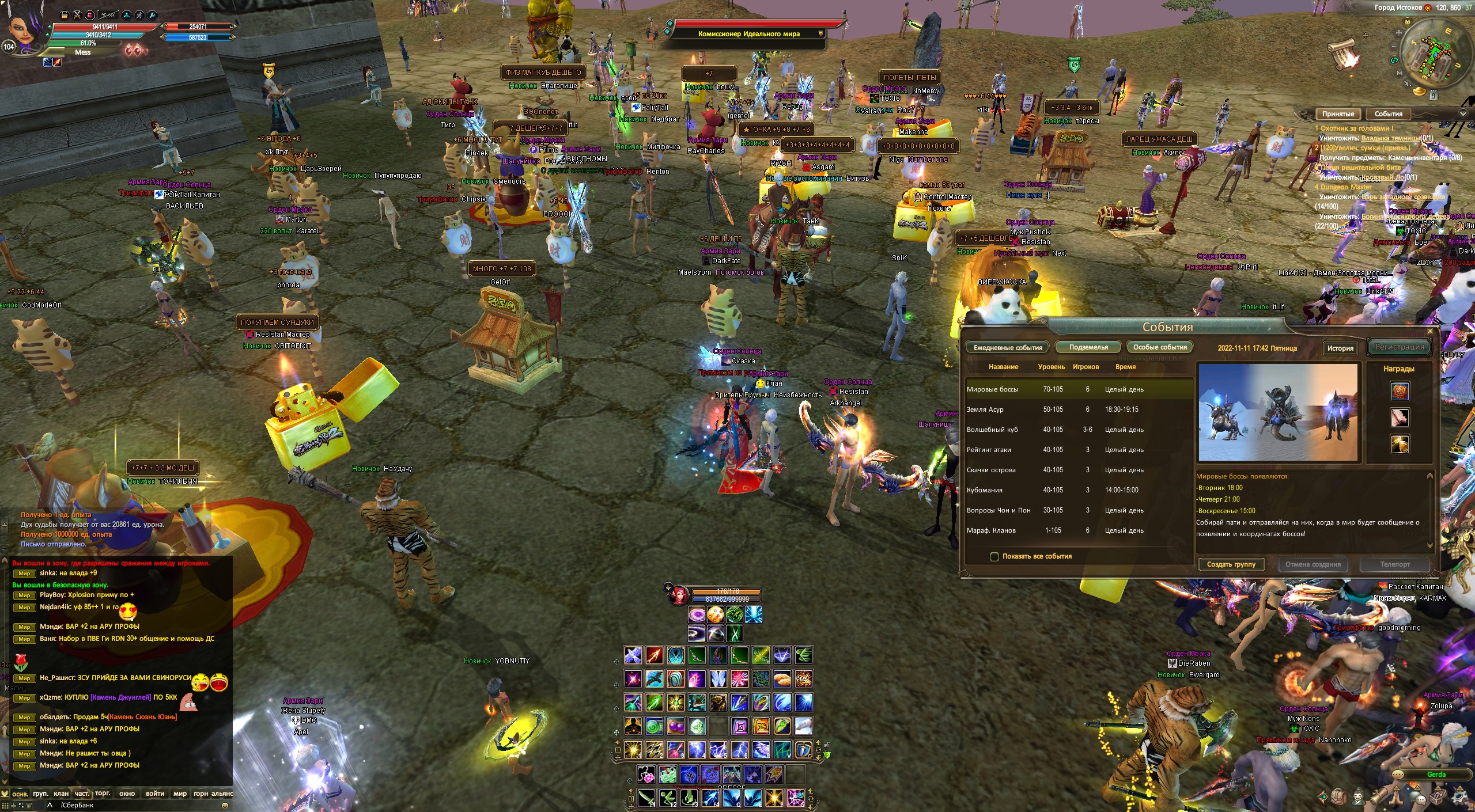Select the Ежедневные события tab

(x=1008, y=348)
